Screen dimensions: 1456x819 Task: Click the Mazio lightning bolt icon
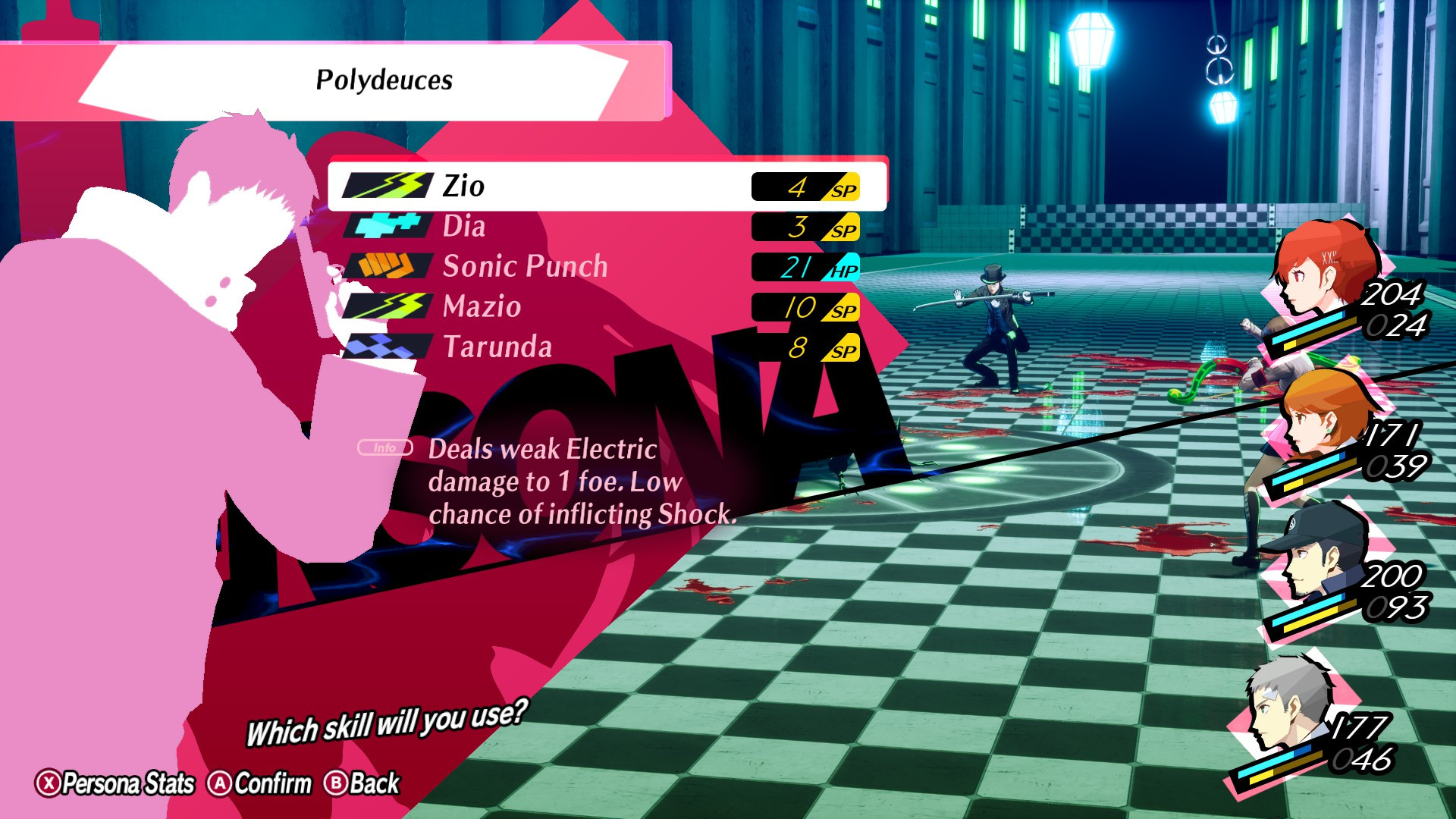[x=390, y=307]
